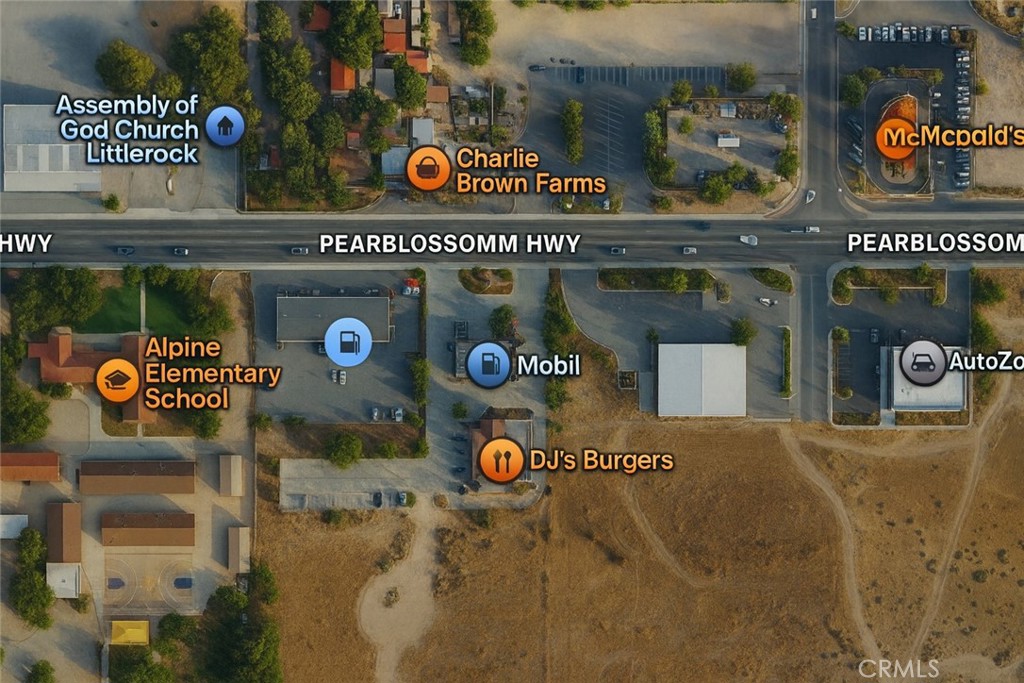
Task: Select the DJ's Burgers restaurant pin
Action: tap(501, 460)
